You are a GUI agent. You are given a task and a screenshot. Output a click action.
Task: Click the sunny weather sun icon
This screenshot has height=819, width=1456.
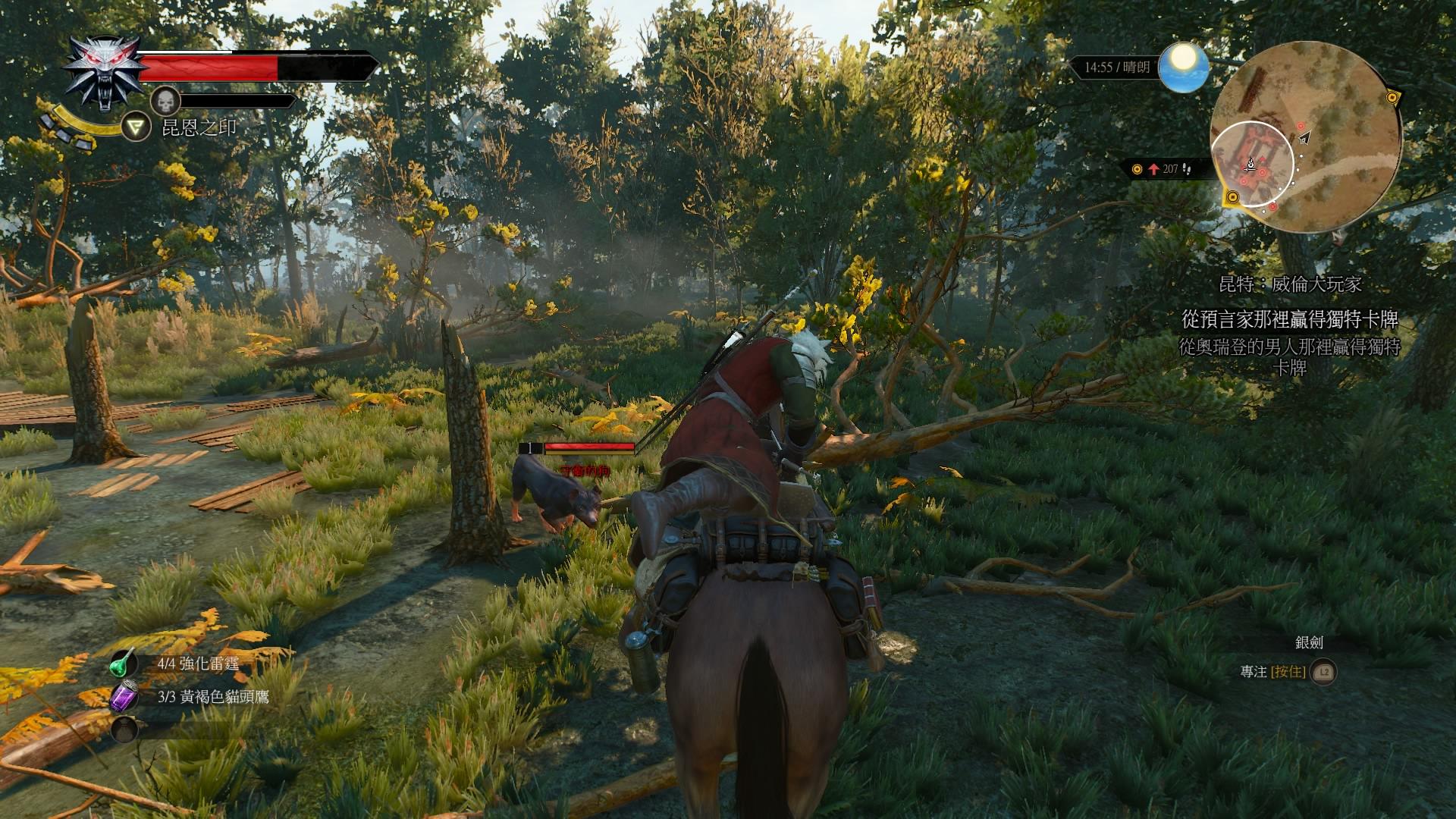click(x=1183, y=67)
